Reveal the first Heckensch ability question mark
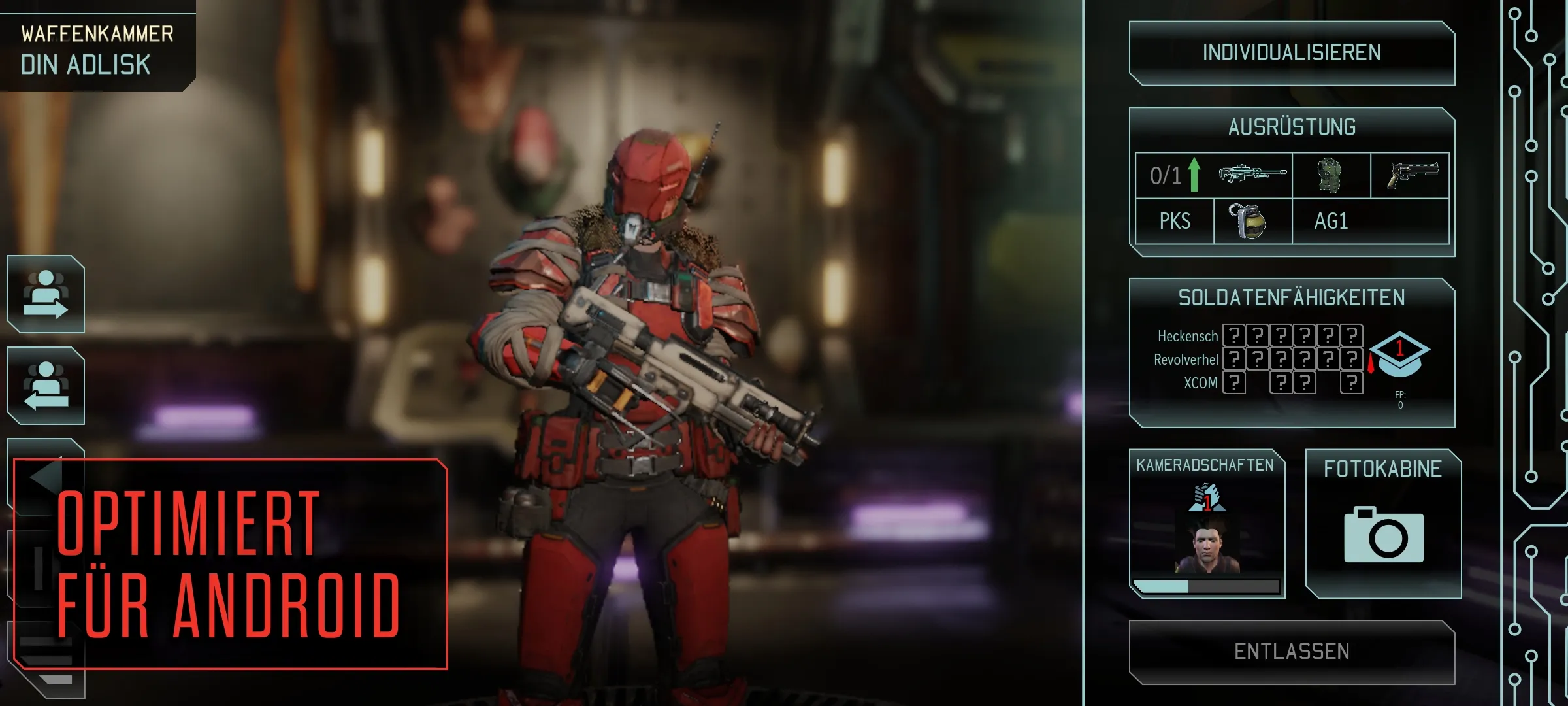This screenshot has width=1568, height=706. coord(1233,335)
